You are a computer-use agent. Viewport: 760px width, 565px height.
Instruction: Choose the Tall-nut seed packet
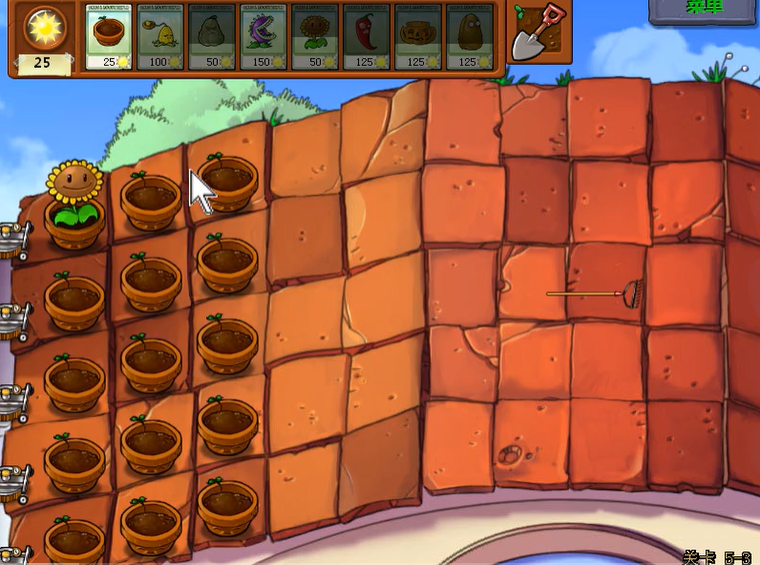[470, 37]
